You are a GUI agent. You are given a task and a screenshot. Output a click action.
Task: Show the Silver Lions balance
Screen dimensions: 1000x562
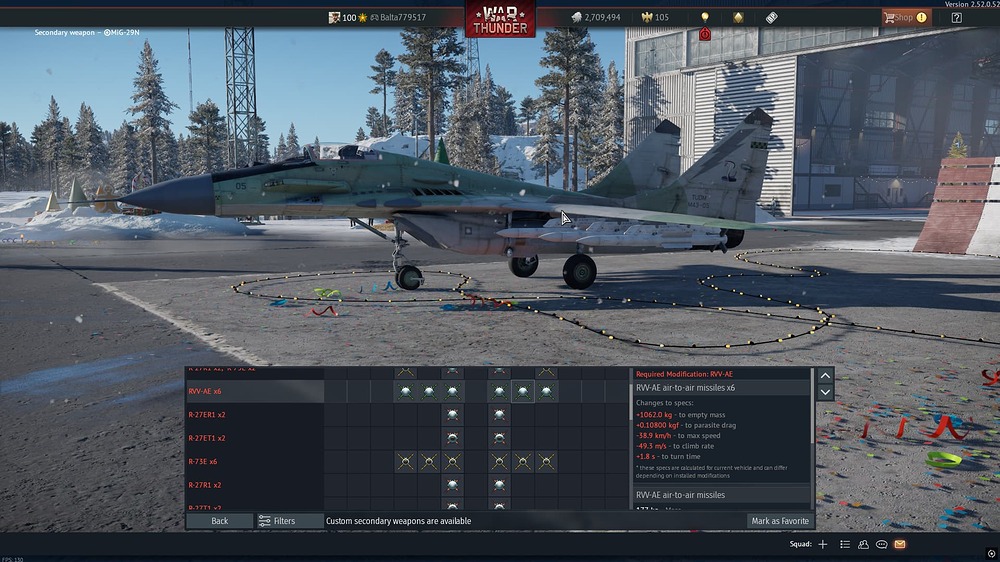[x=595, y=18]
